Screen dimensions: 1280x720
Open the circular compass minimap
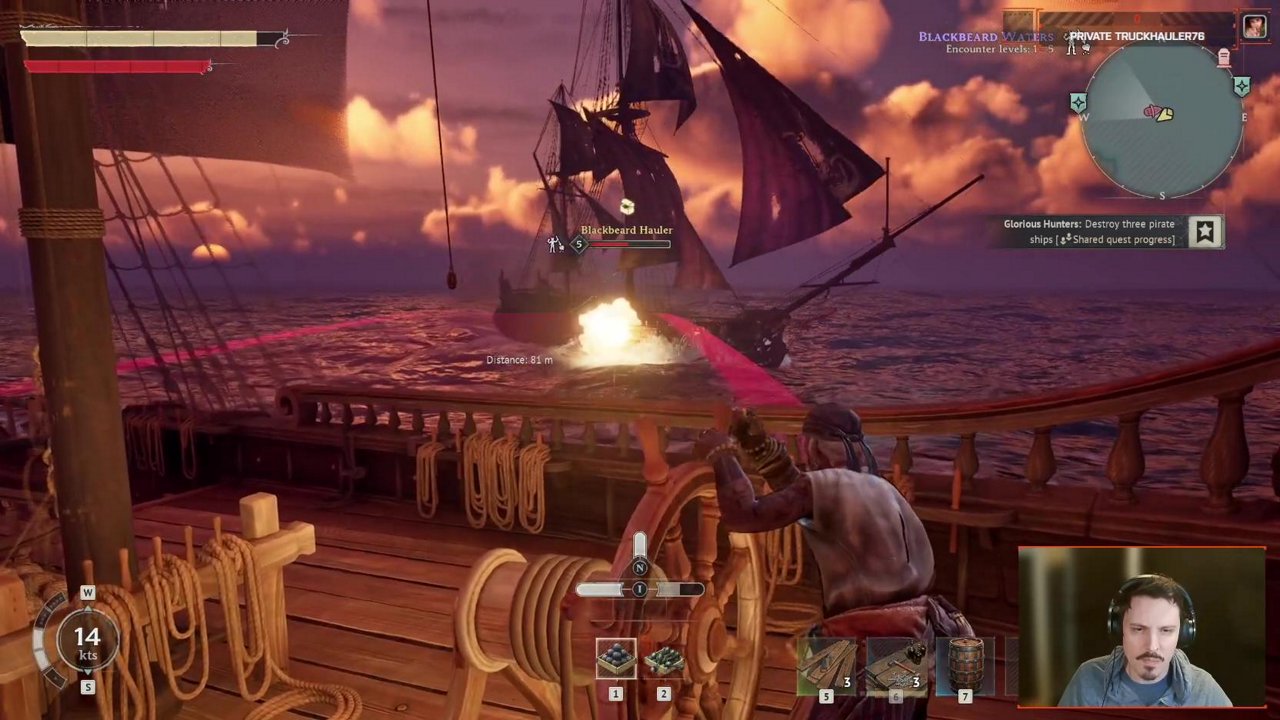click(1160, 118)
